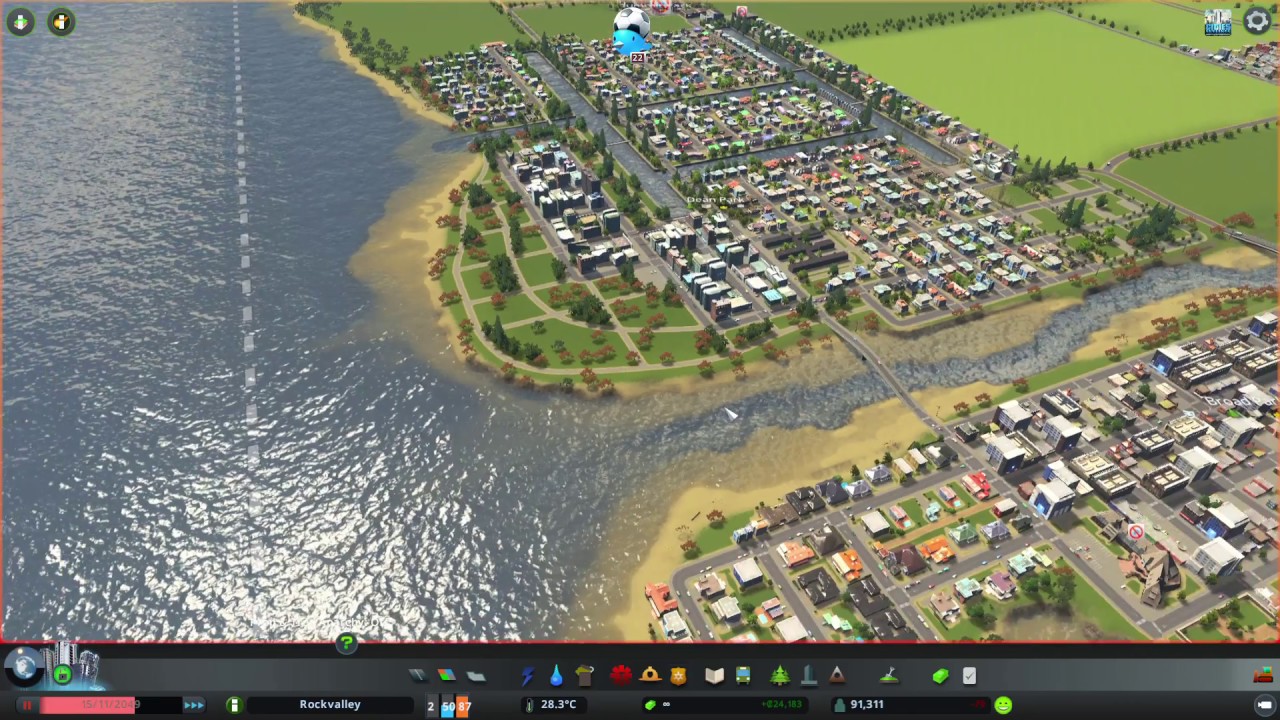
Task: Change game speed with triple arrows
Action: 194,705
